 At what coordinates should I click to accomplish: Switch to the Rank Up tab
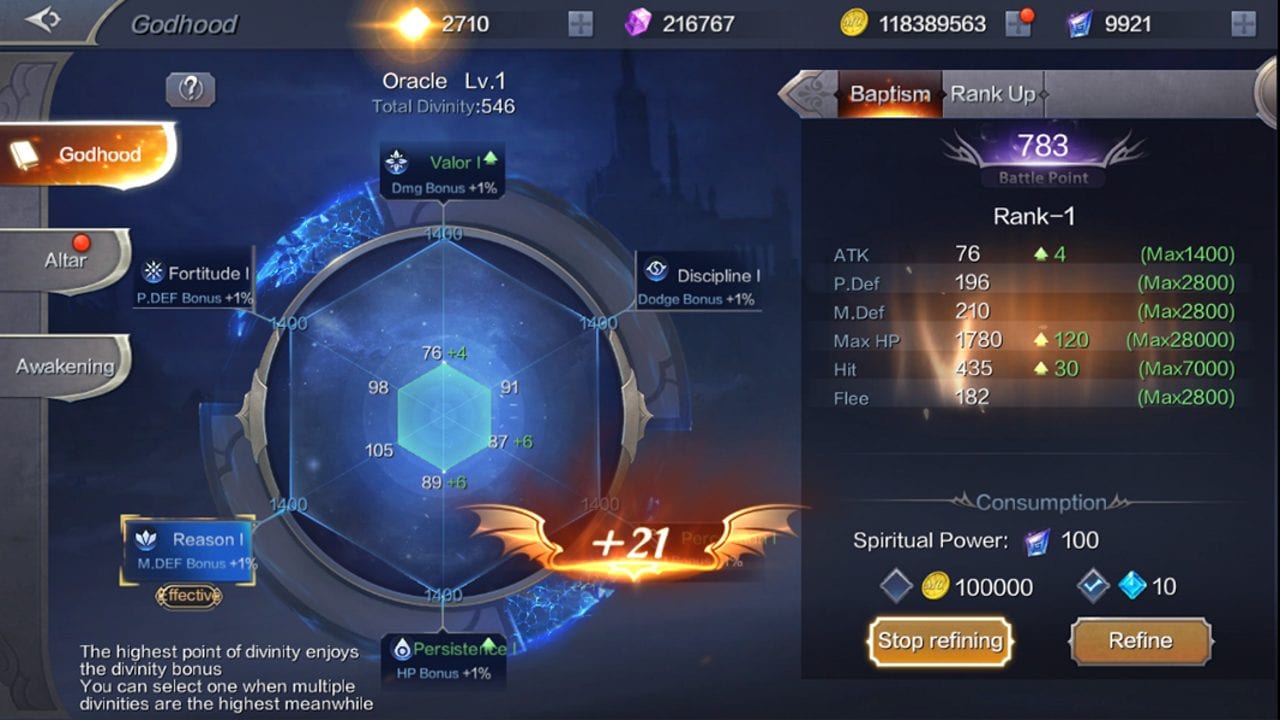[992, 95]
